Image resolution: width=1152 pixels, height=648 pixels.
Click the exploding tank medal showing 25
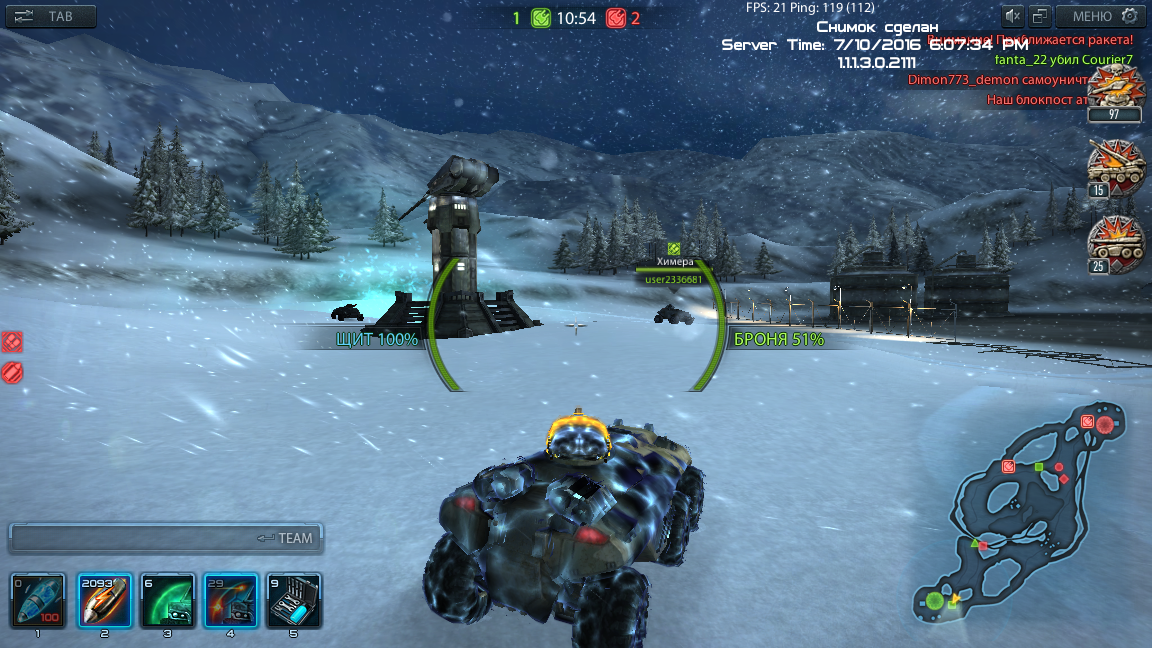(1115, 244)
